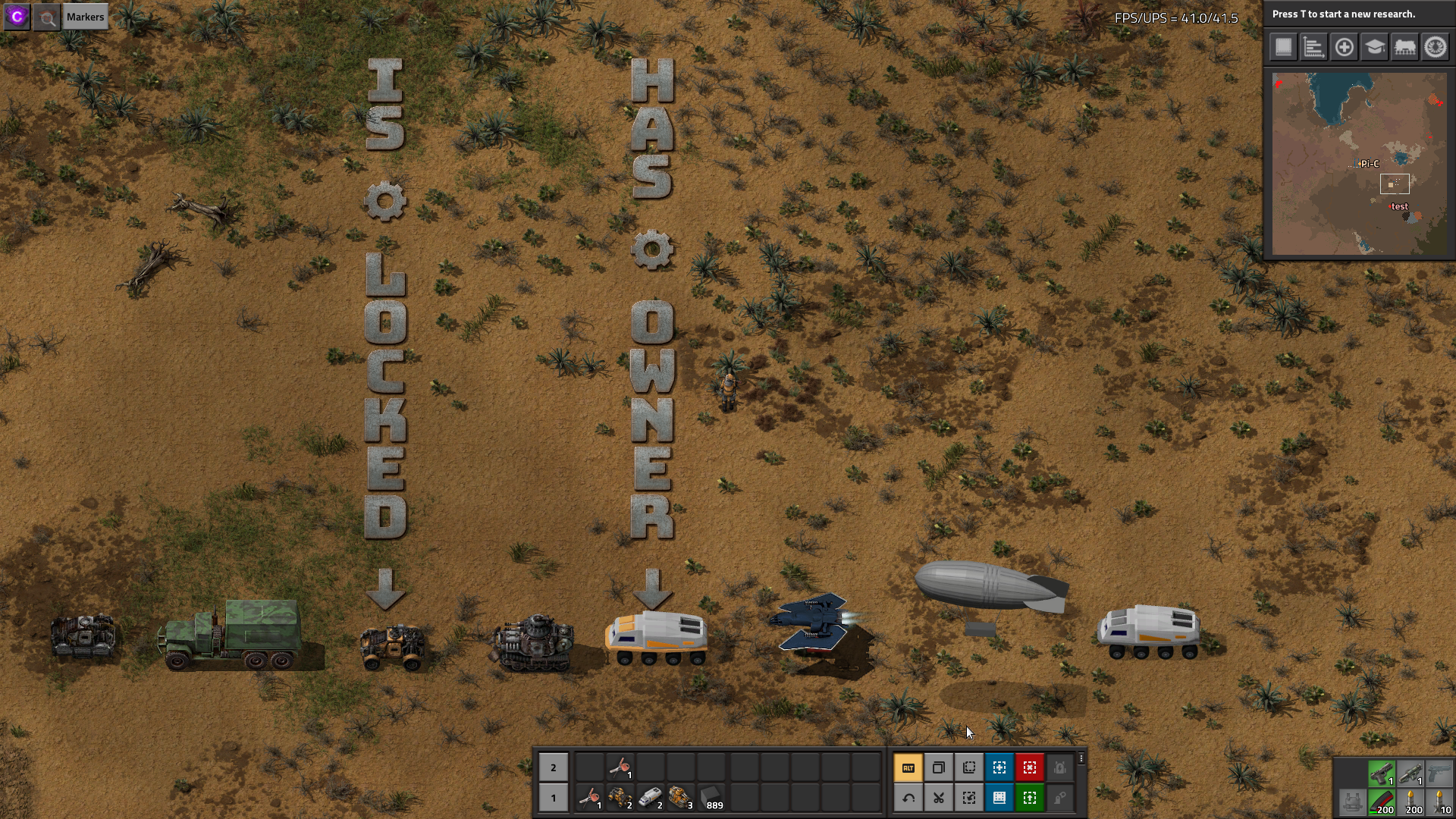The image size is (1456, 819).
Task: Open the production statistics graph button
Action: point(1313,47)
